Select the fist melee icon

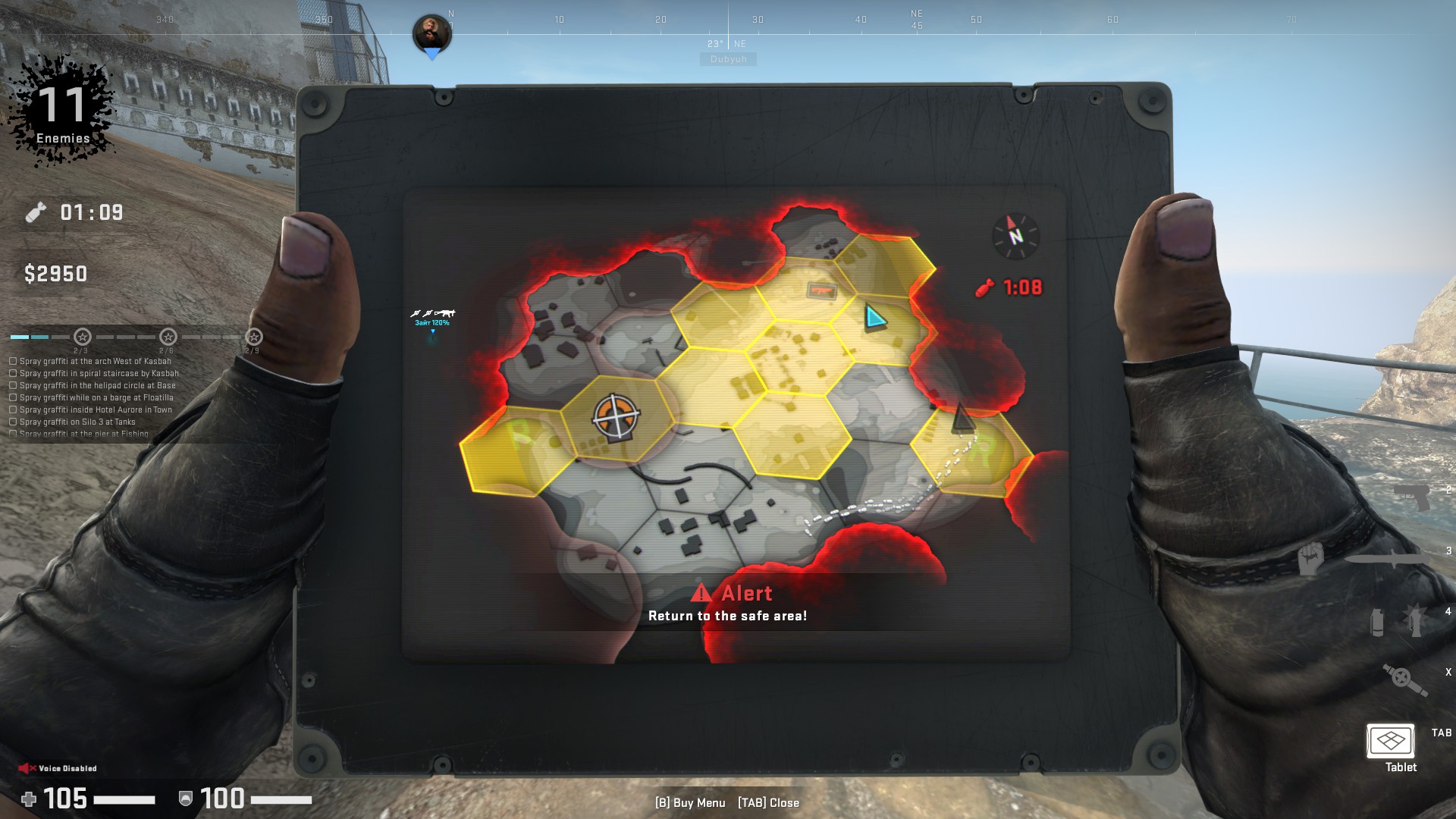coord(1310,559)
